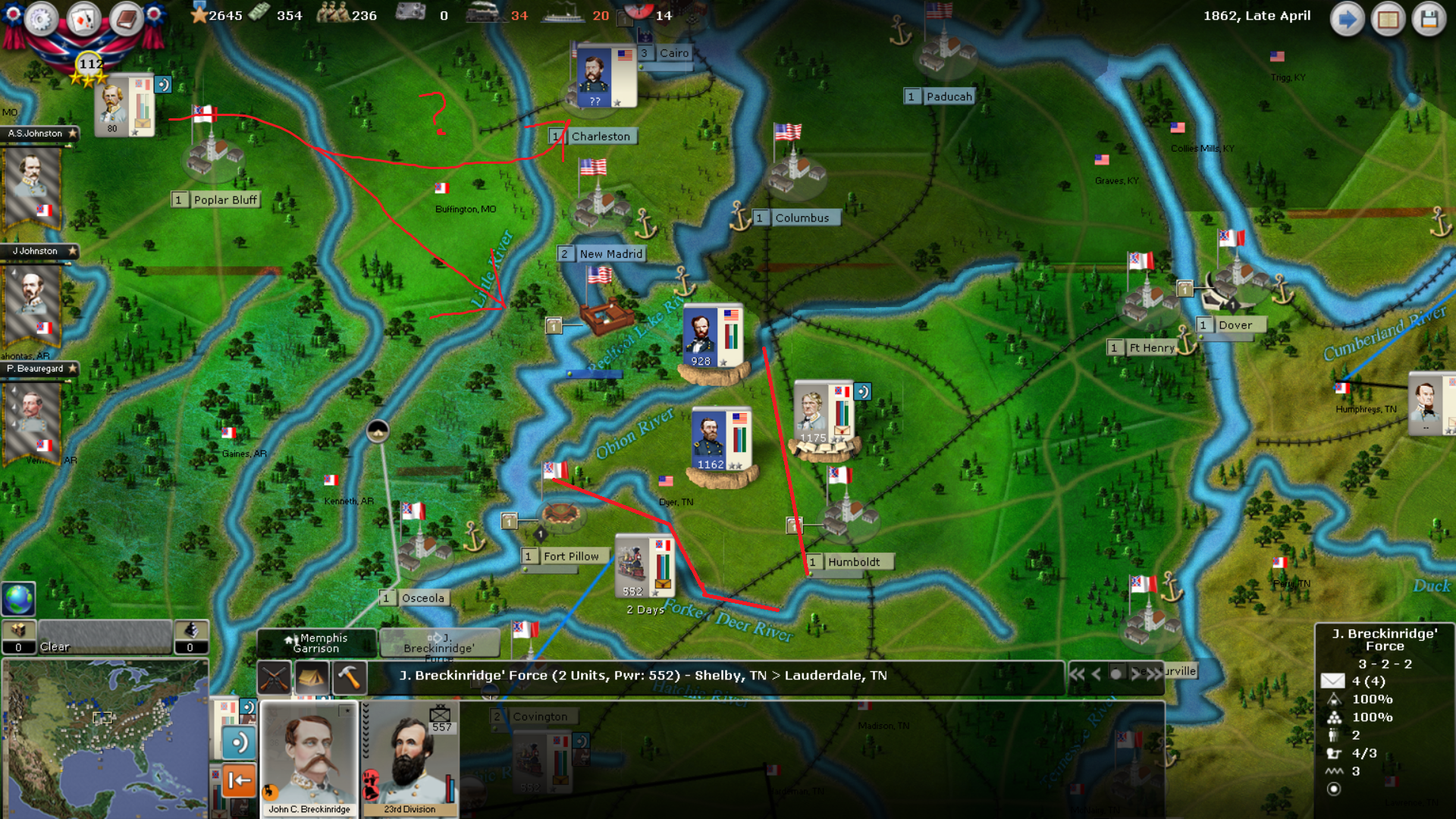Switch to the J. Breckinridge' Force tab
The width and height of the screenshot is (1456, 819).
point(440,644)
